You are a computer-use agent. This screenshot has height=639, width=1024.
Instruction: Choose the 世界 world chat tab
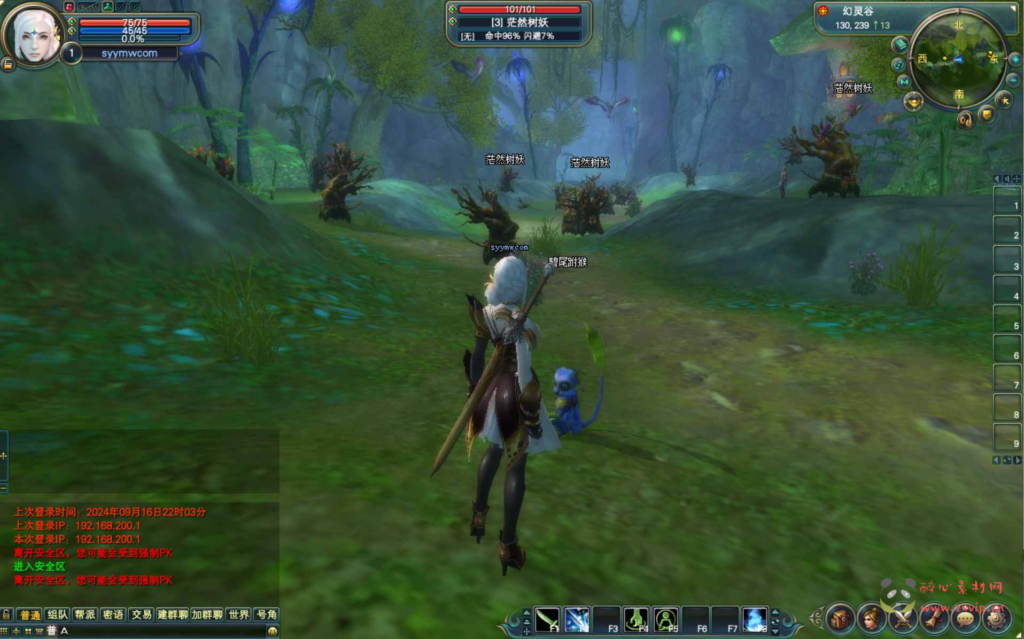coord(238,614)
